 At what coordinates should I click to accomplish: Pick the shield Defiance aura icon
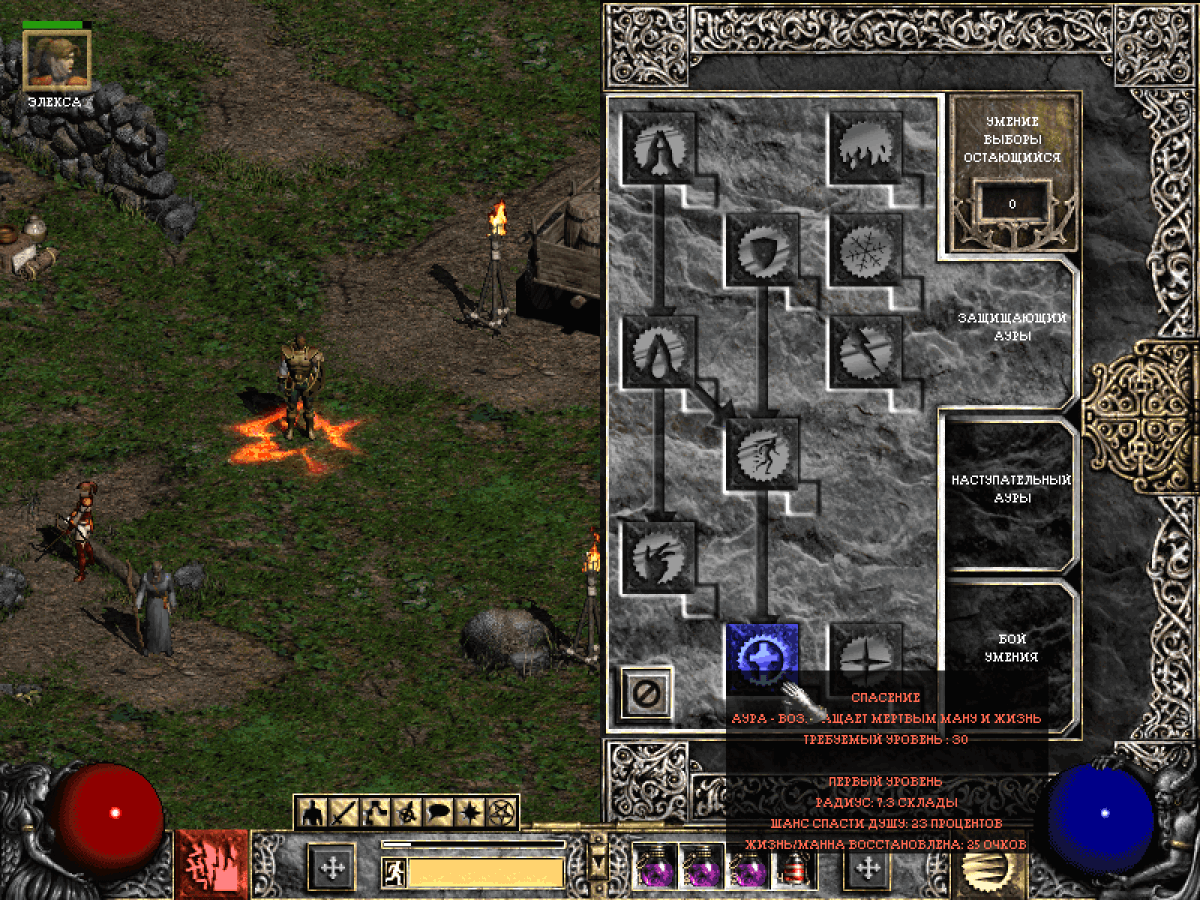pyautogui.click(x=762, y=249)
